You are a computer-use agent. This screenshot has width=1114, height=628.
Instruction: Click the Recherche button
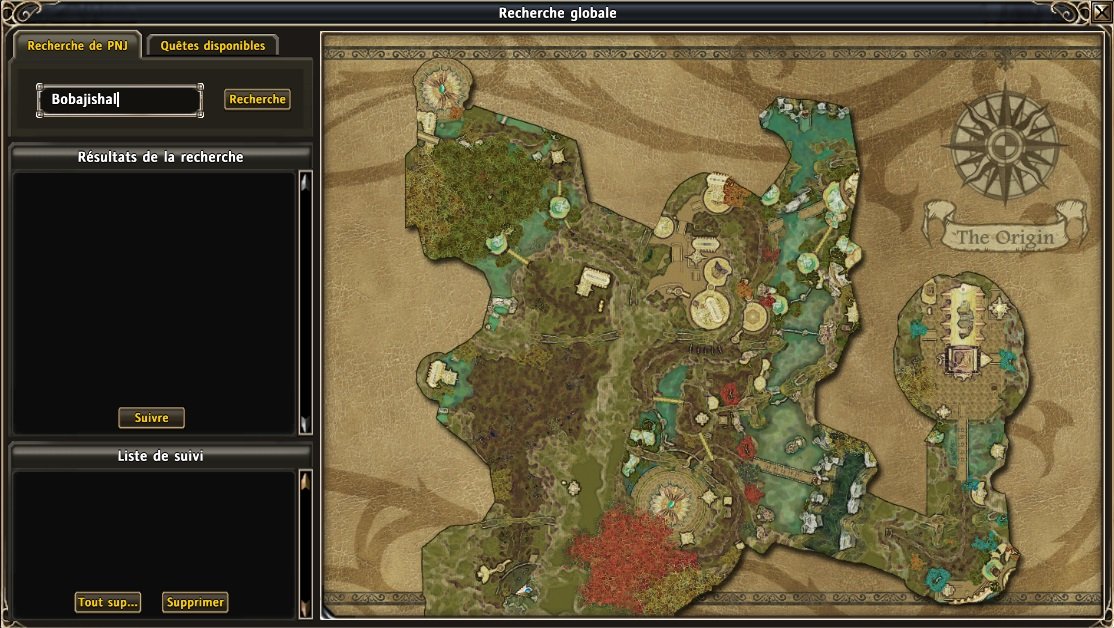click(257, 99)
